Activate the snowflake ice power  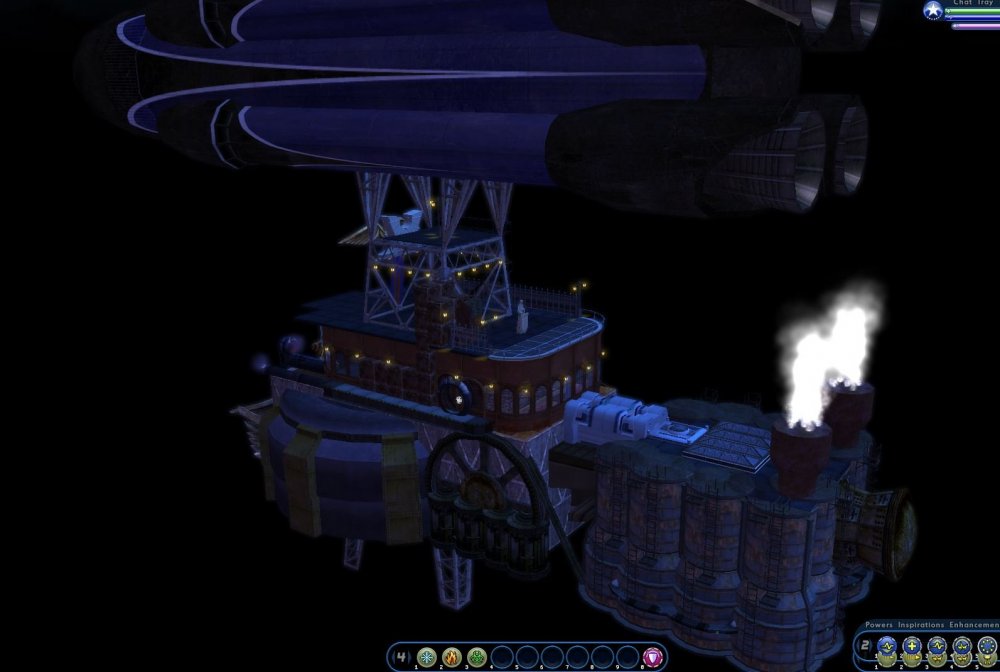pos(426,657)
